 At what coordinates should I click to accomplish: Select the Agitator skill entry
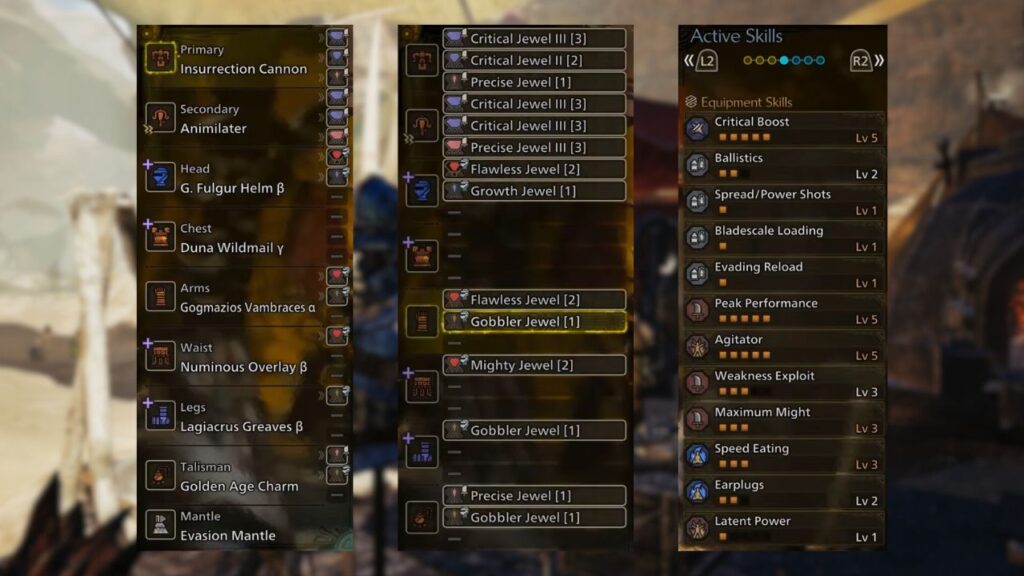pyautogui.click(x=782, y=347)
